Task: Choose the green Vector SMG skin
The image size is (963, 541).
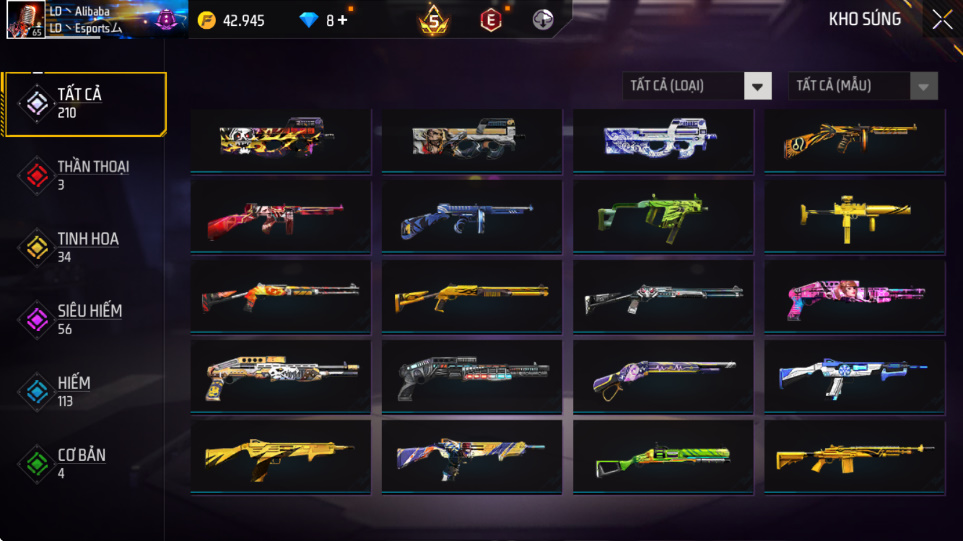Action: point(662,213)
